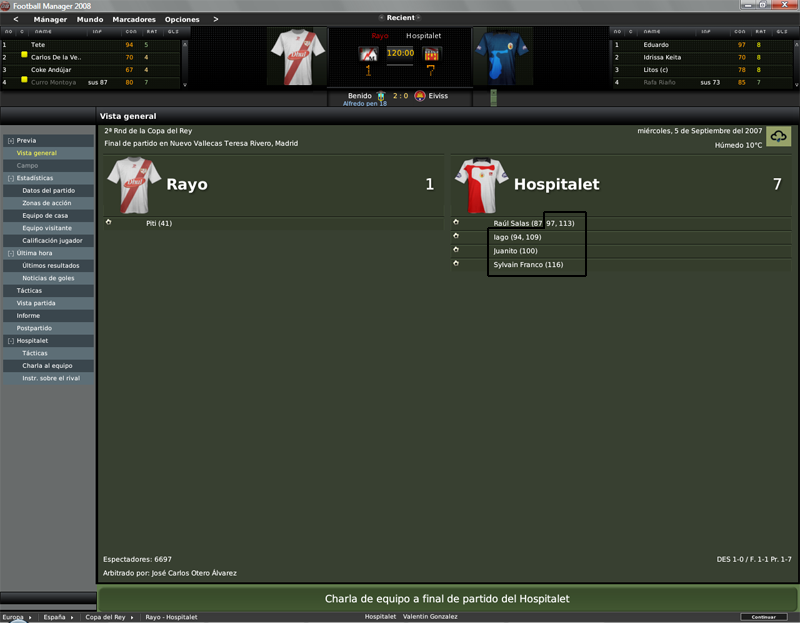Open Noticias de goles
Screen dimensions: 800x623
pyautogui.click(x=49, y=278)
